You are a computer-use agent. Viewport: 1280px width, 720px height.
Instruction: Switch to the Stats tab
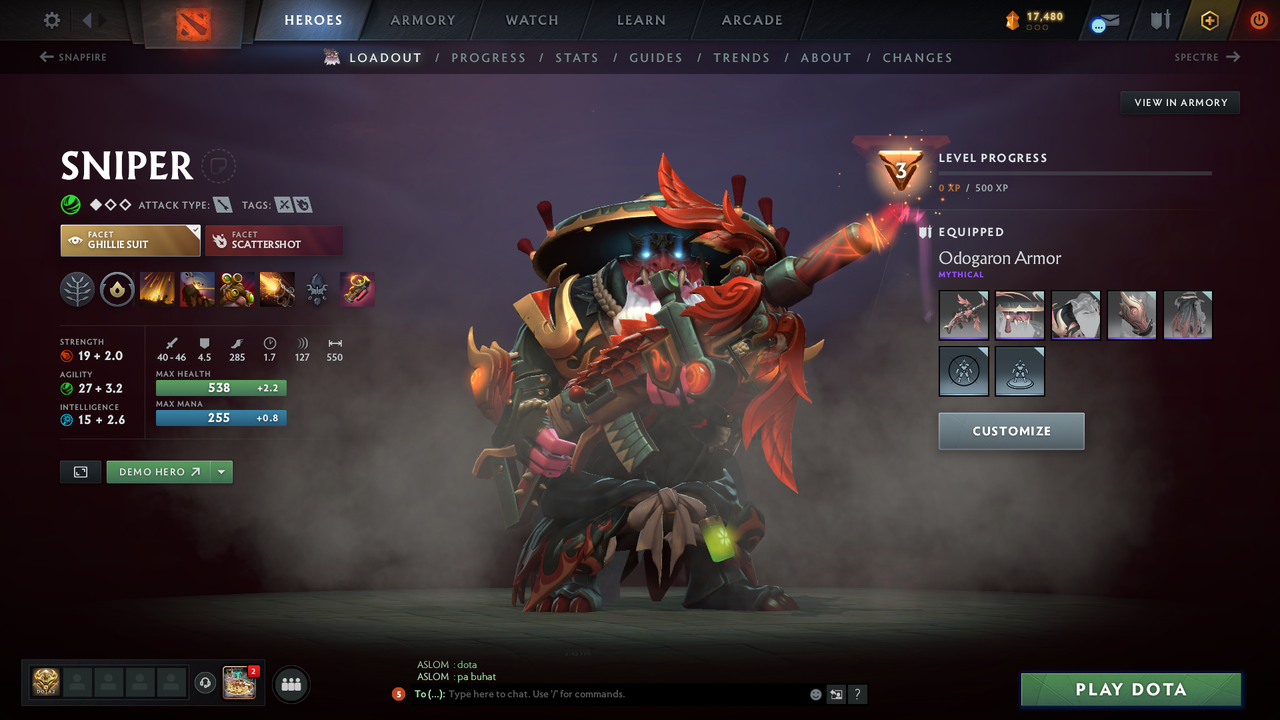tap(577, 57)
